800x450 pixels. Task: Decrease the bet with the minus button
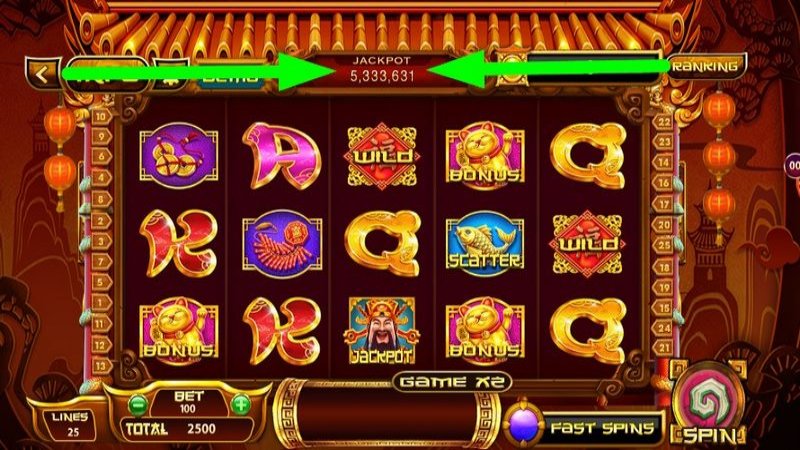138,404
